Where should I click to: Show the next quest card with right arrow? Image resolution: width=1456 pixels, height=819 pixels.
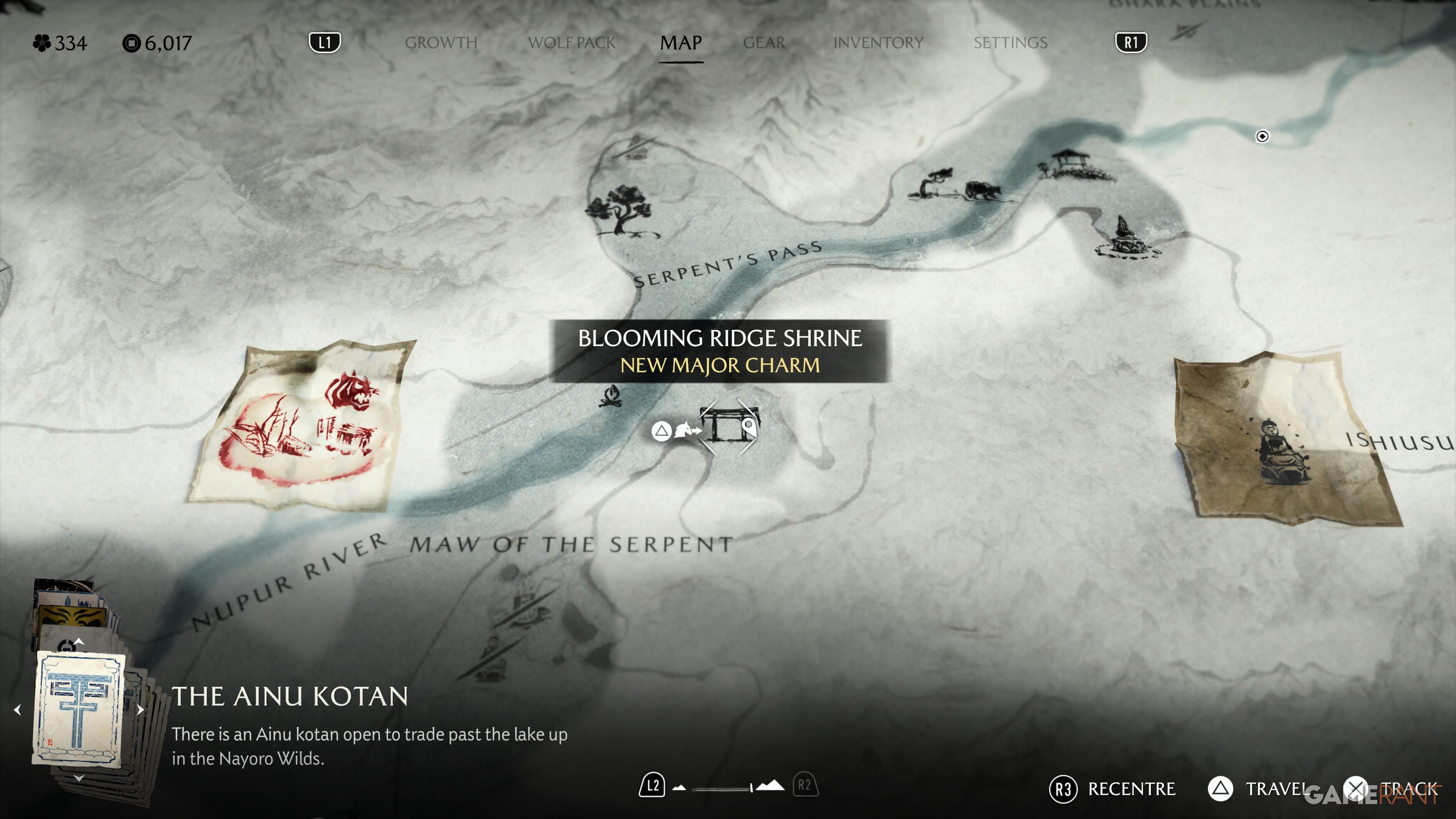tap(140, 710)
